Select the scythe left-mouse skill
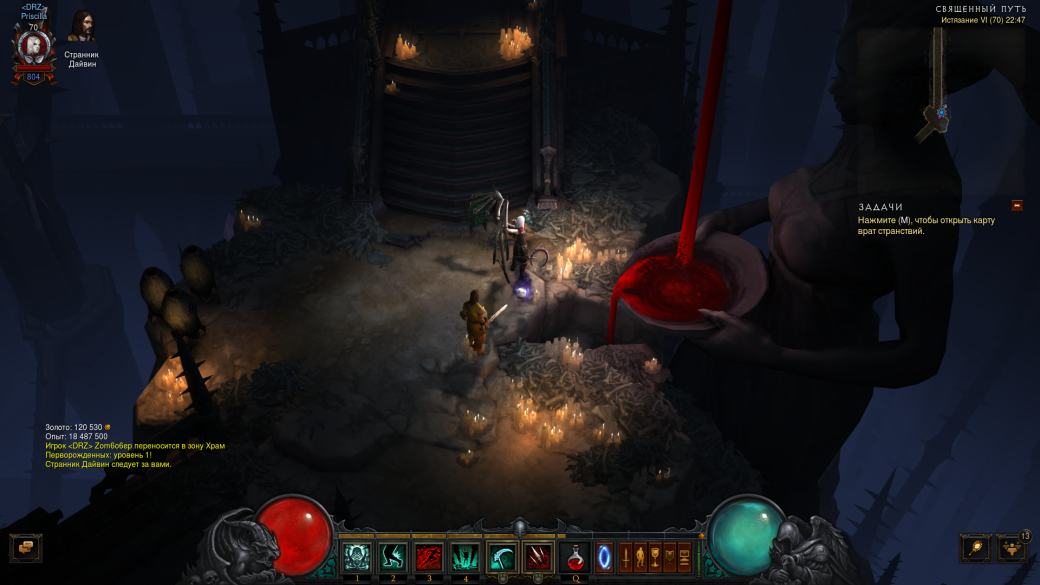Viewport: 1040px width, 585px height. coord(502,557)
